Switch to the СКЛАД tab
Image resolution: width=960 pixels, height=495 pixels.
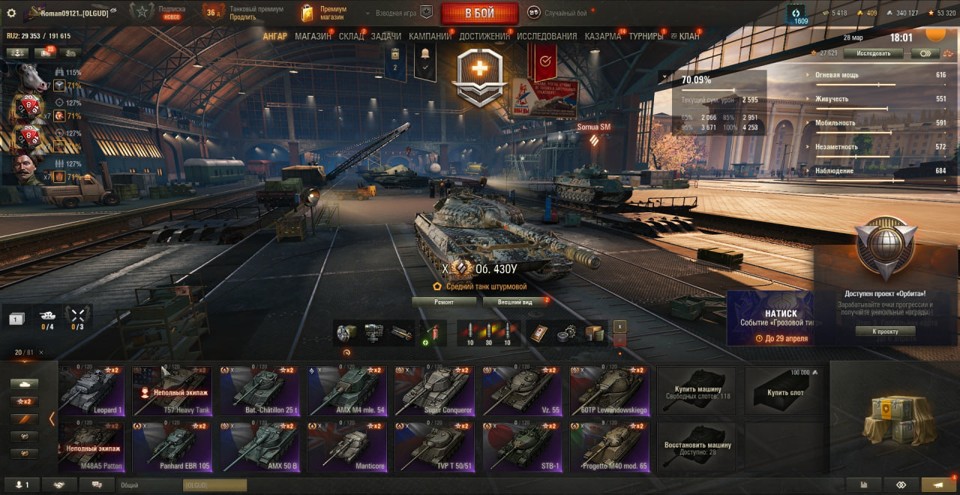click(351, 36)
